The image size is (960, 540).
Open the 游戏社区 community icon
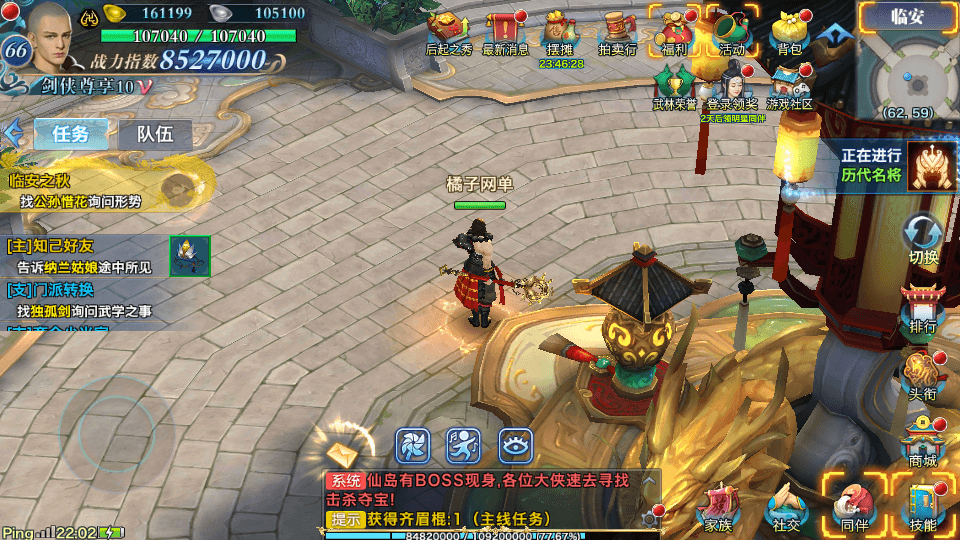coord(789,87)
